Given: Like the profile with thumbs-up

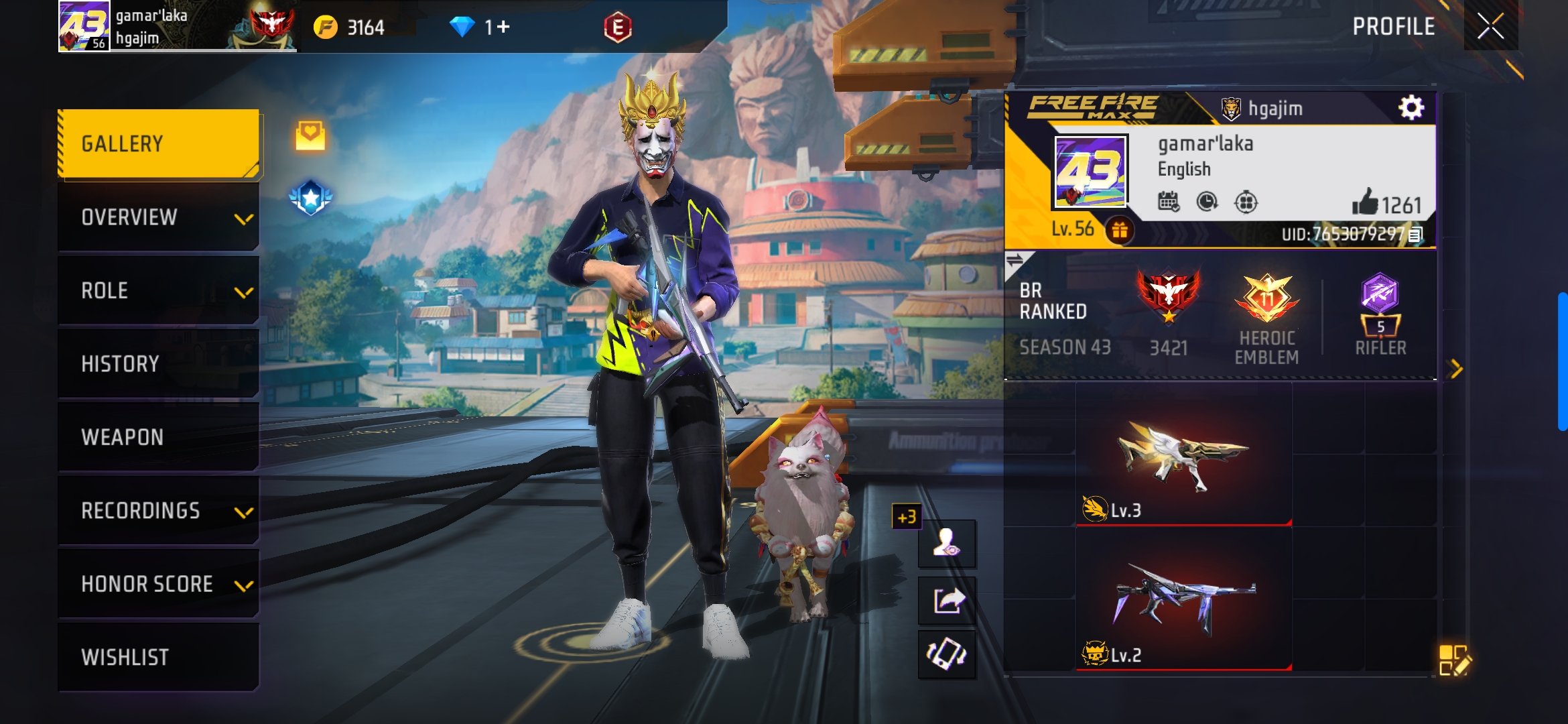Looking at the screenshot, I should (x=1365, y=202).
